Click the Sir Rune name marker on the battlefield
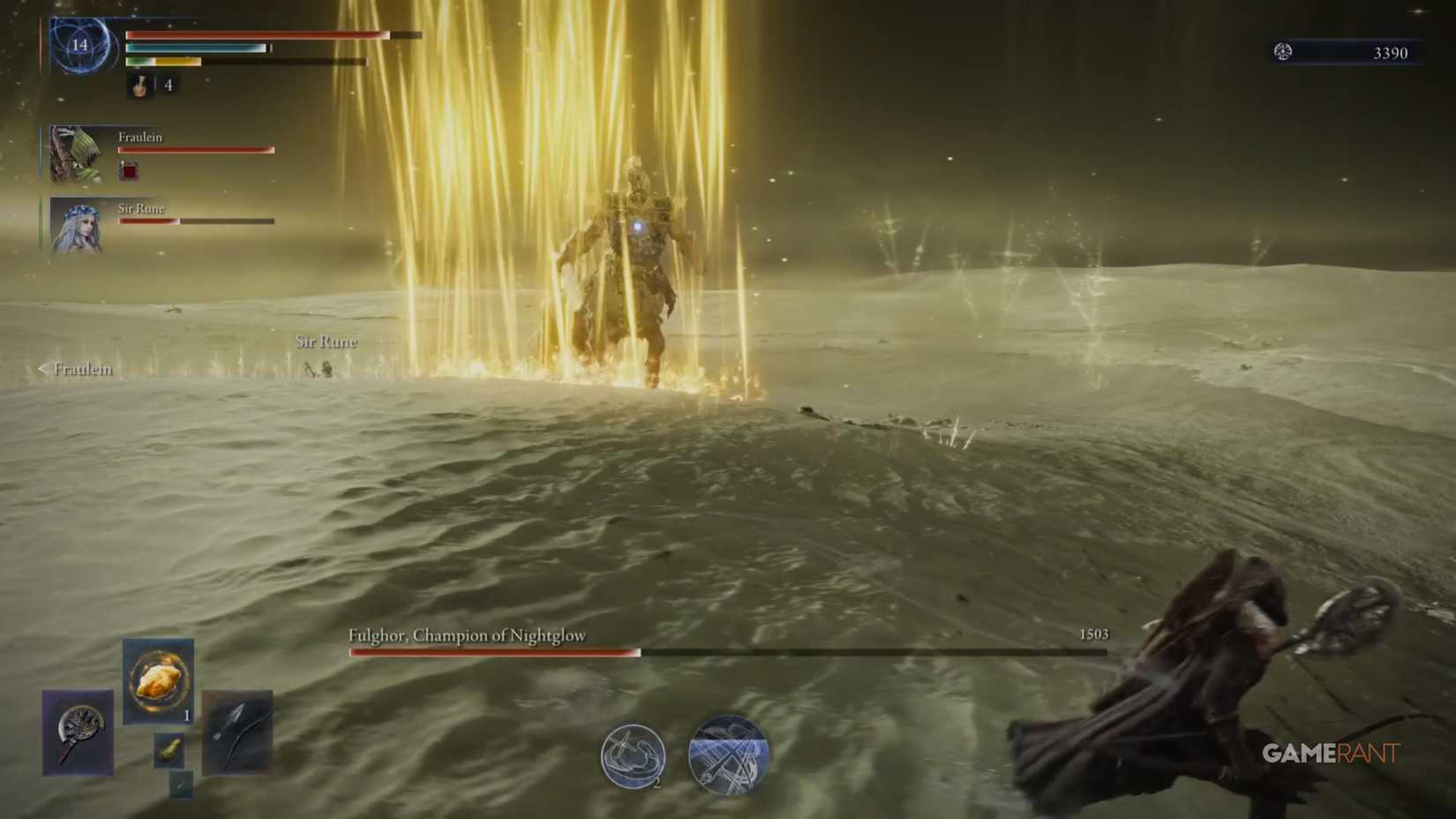This screenshot has height=819, width=1456. pos(326,342)
